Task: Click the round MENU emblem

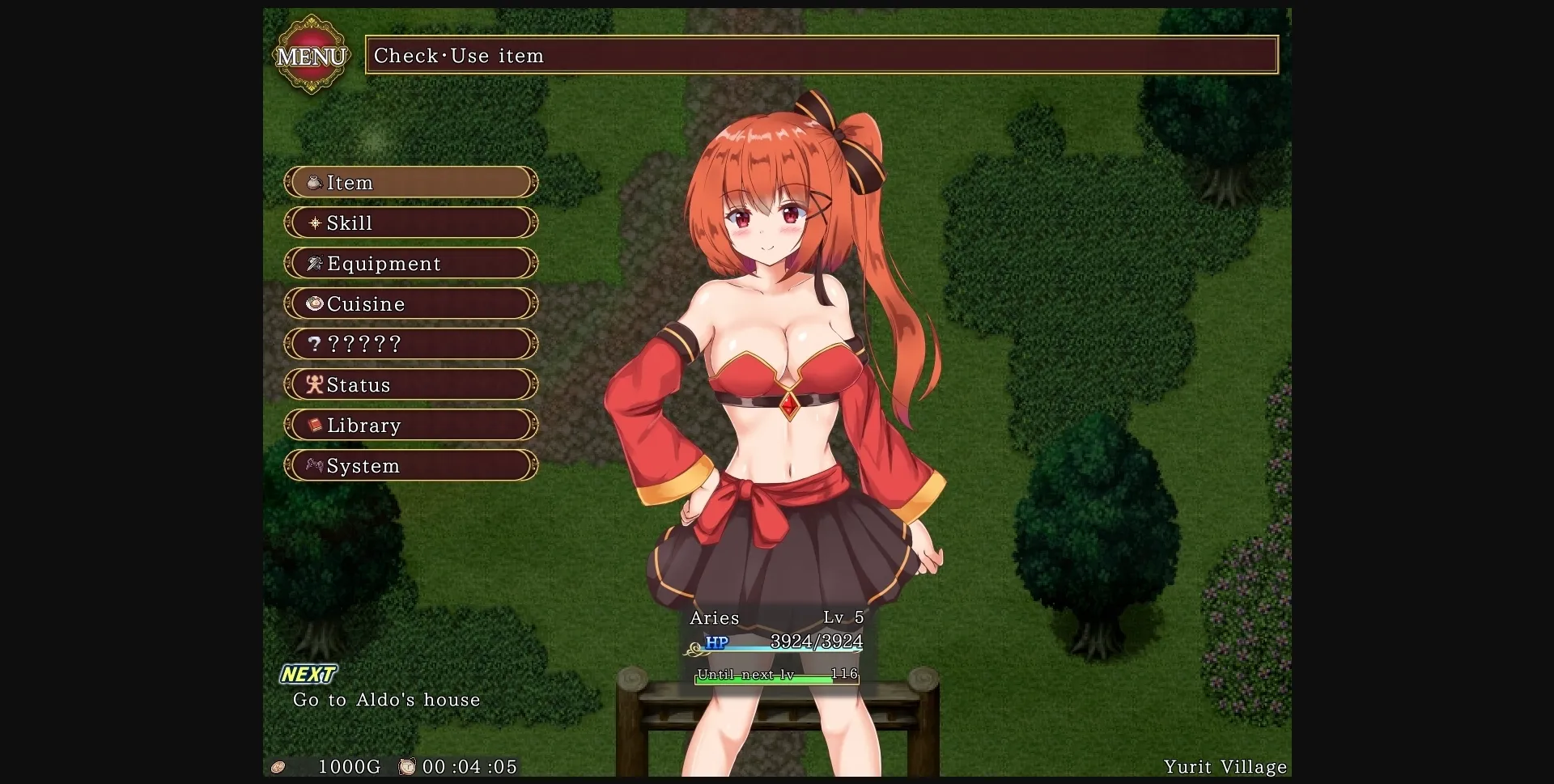Action: coord(312,55)
